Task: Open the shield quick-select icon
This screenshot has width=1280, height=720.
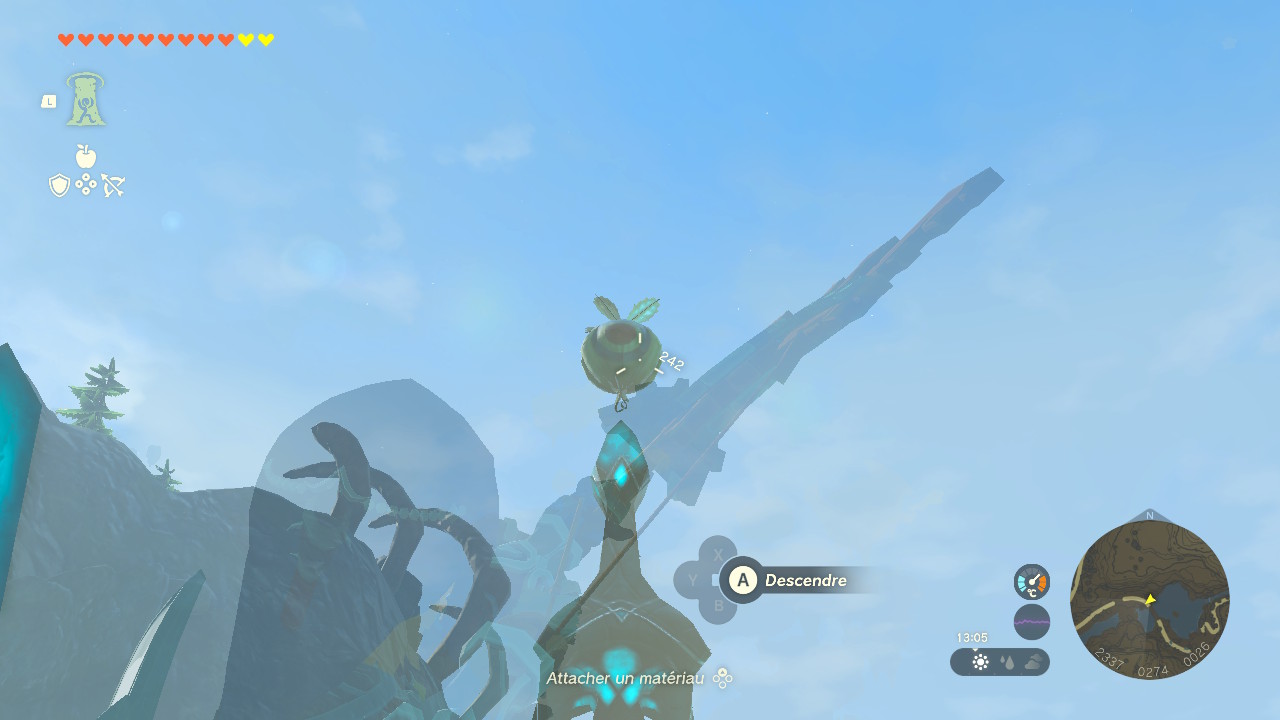Action: tap(60, 185)
